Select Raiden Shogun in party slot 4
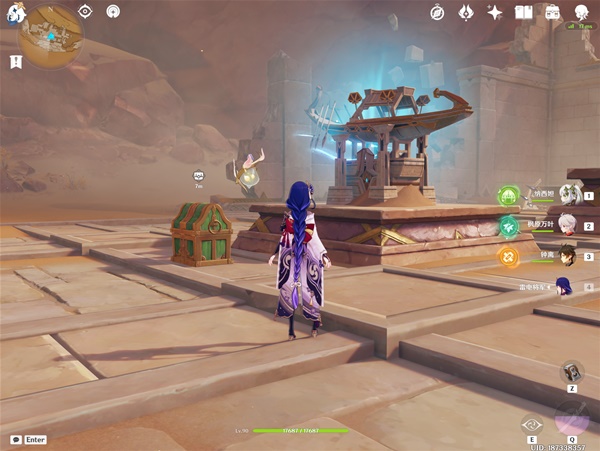The image size is (600, 451). [566, 286]
